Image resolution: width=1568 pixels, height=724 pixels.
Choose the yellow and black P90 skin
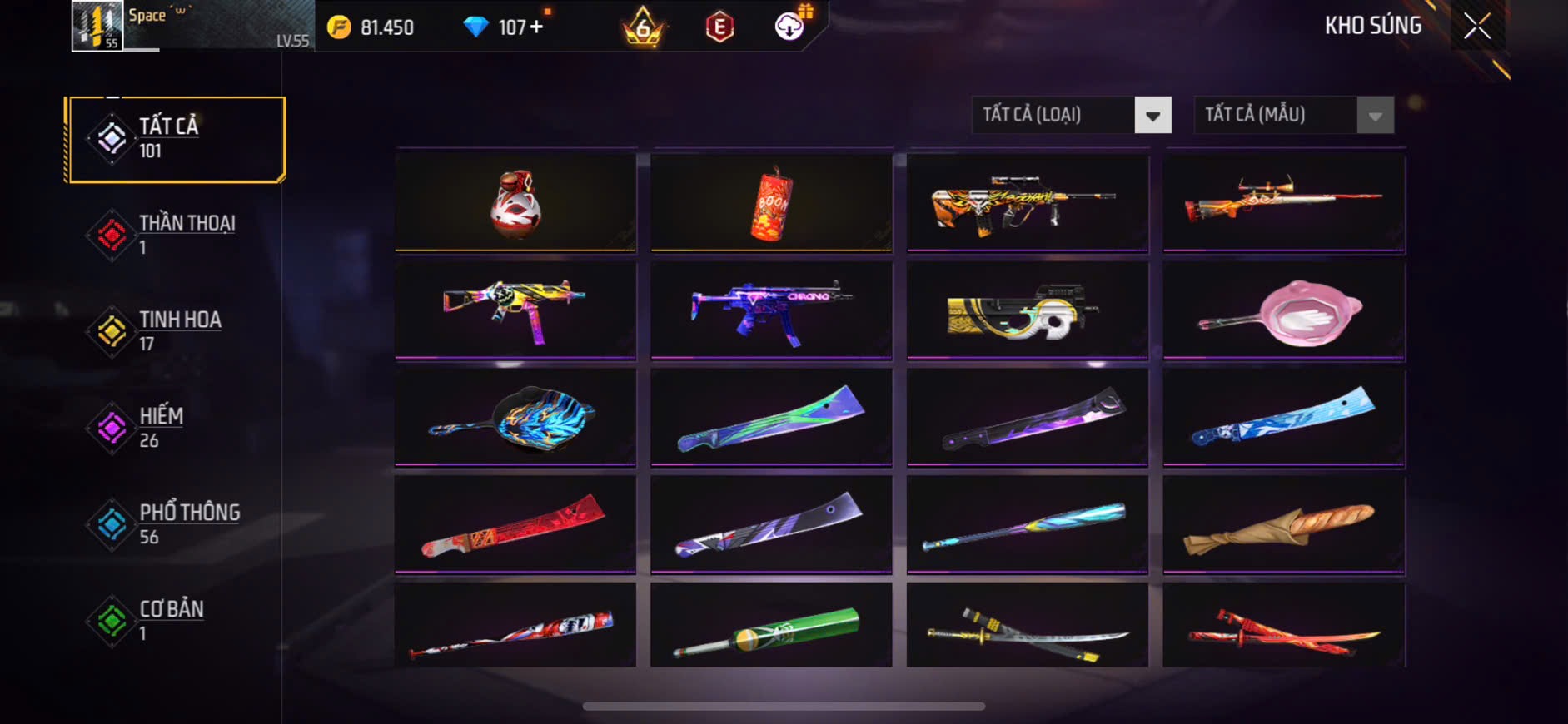tap(1027, 312)
